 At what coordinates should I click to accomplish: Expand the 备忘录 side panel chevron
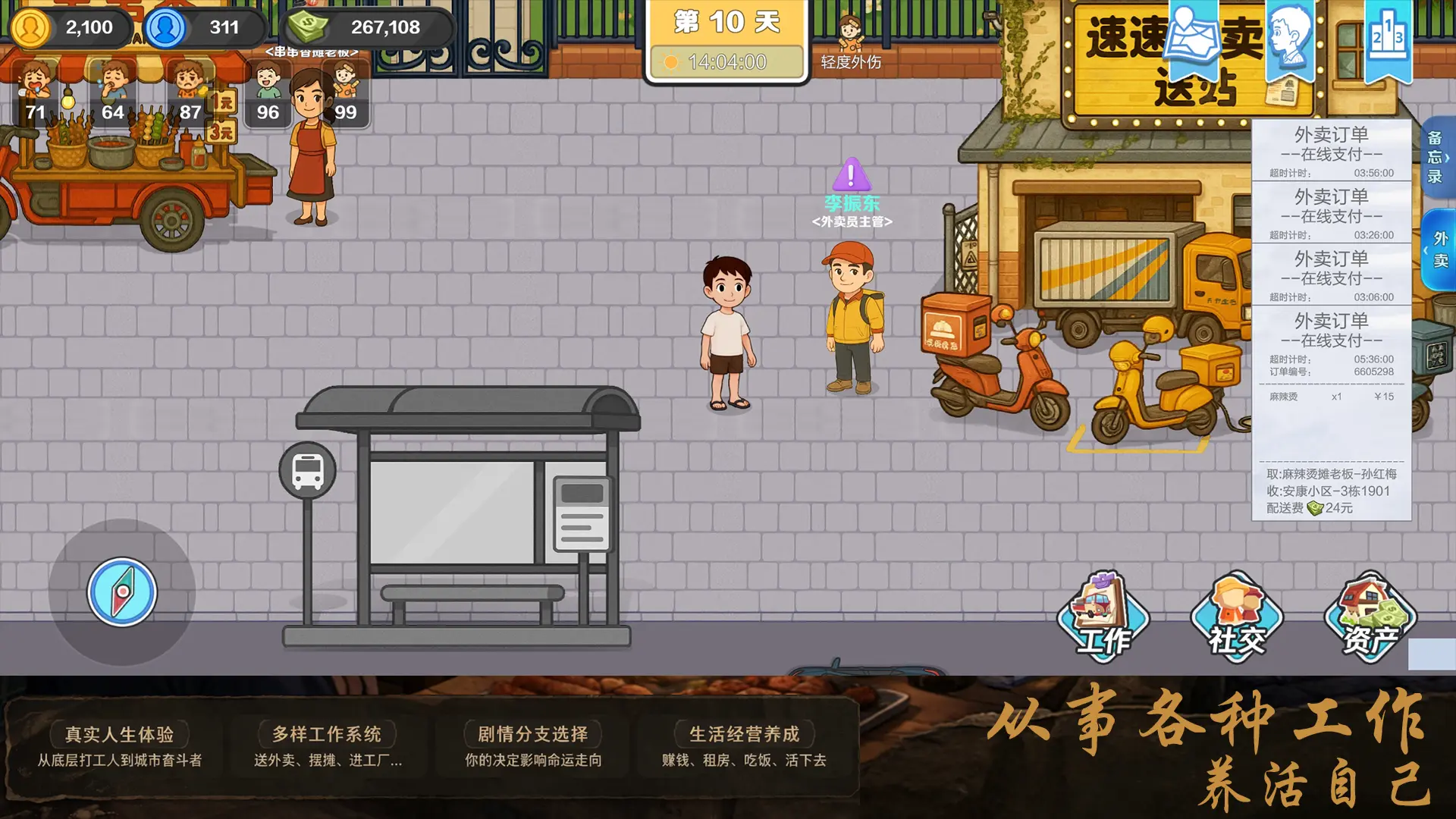point(1447,158)
